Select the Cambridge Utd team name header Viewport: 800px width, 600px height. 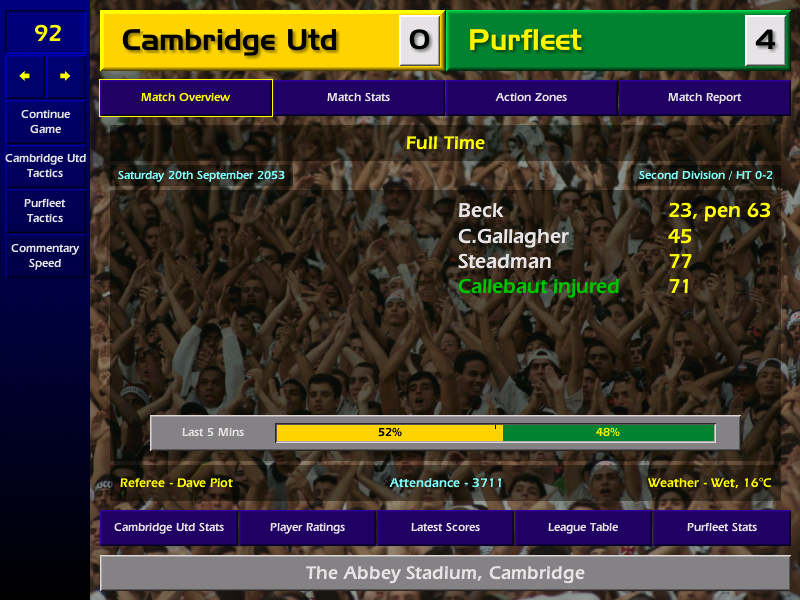pos(230,41)
